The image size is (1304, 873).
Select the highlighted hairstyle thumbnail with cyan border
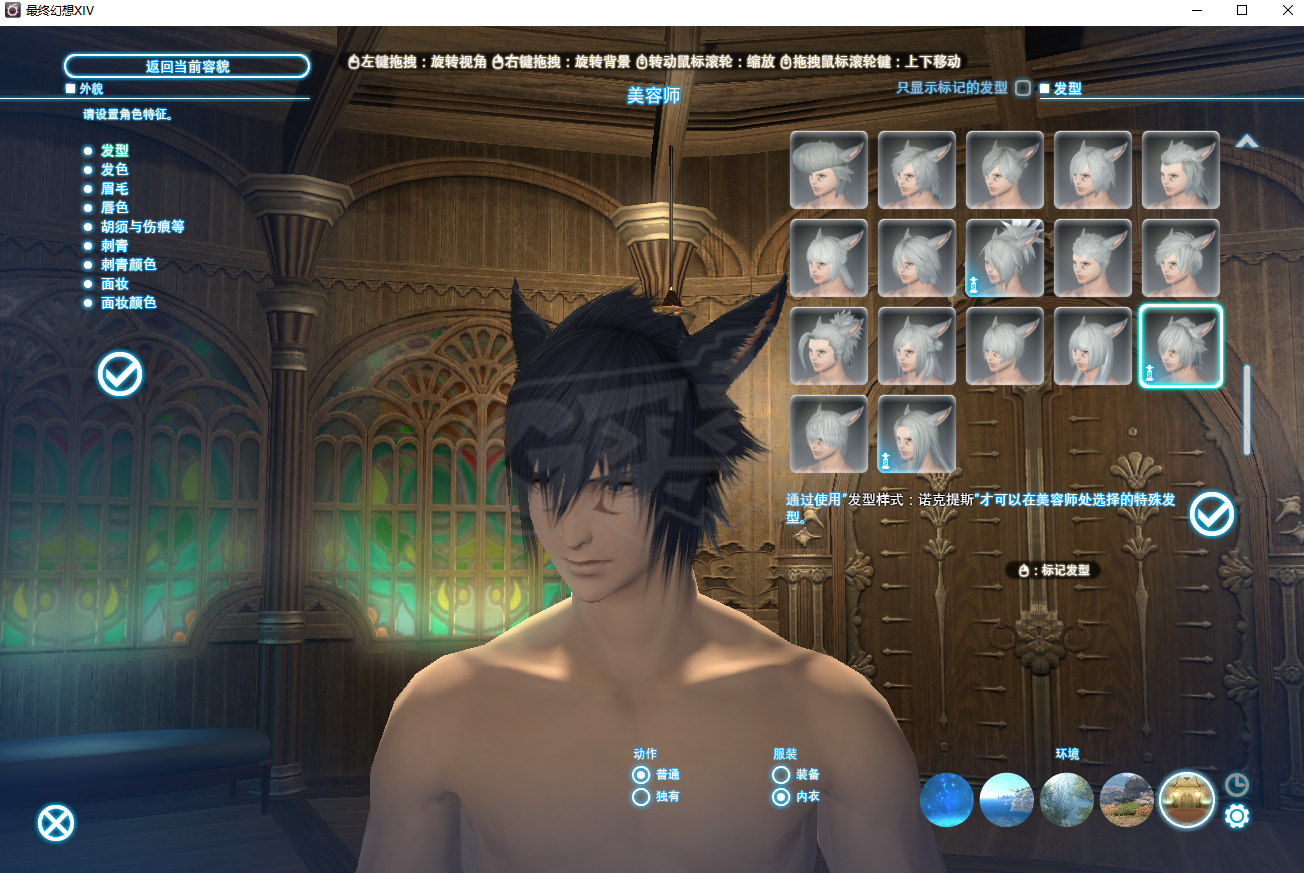[1181, 346]
